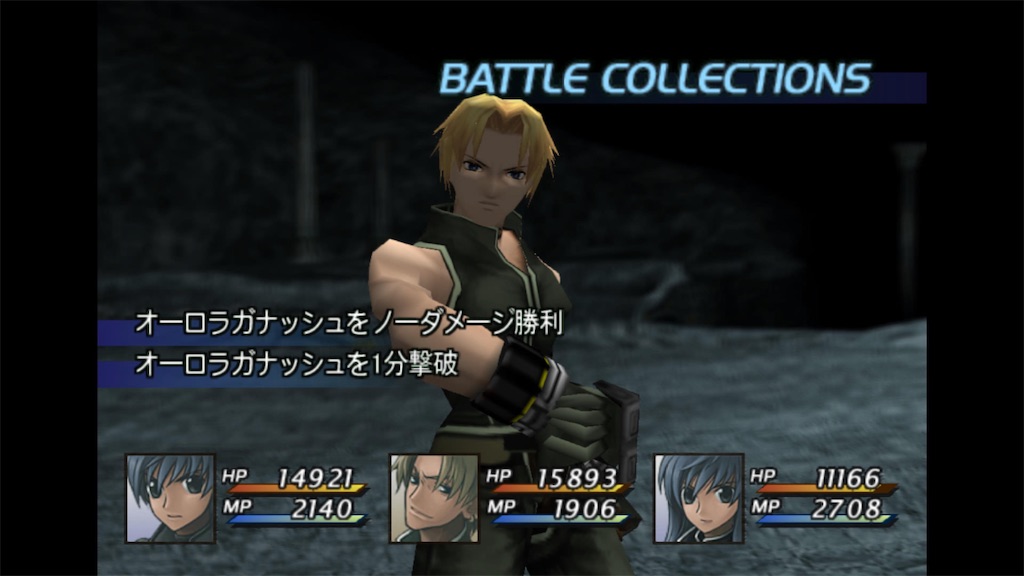Choose the blond man's party portrait
This screenshot has height=576, width=1024.
click(434, 498)
